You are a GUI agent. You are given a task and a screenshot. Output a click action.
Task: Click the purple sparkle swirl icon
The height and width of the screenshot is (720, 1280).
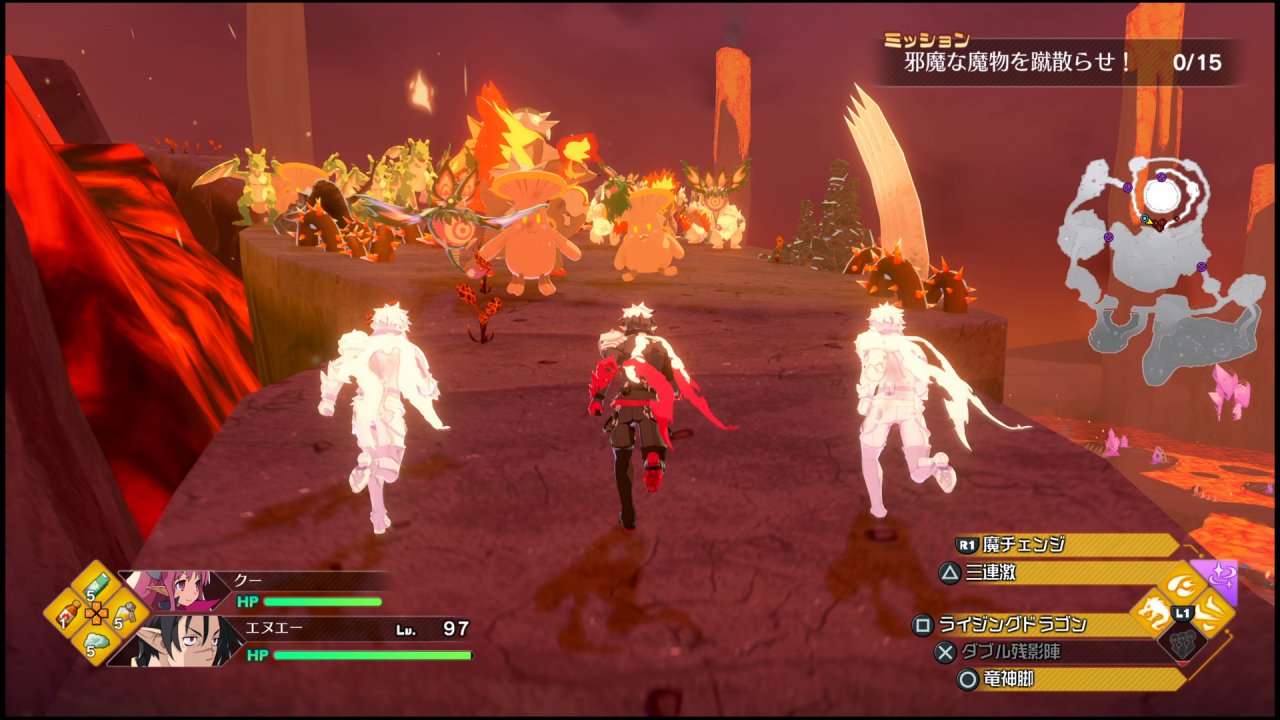coord(1222,579)
